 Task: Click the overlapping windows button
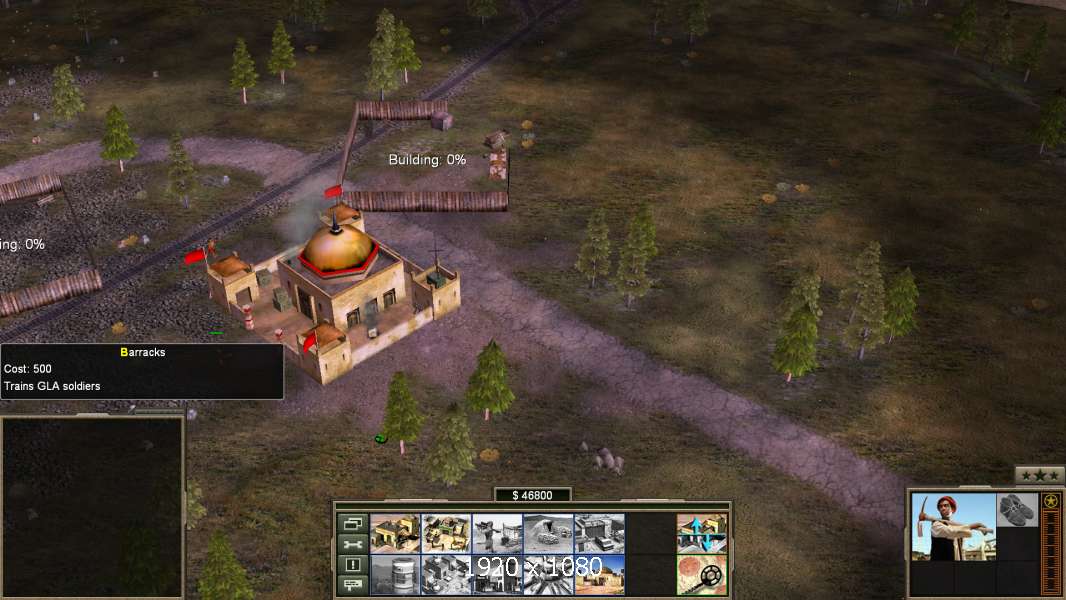[352, 523]
